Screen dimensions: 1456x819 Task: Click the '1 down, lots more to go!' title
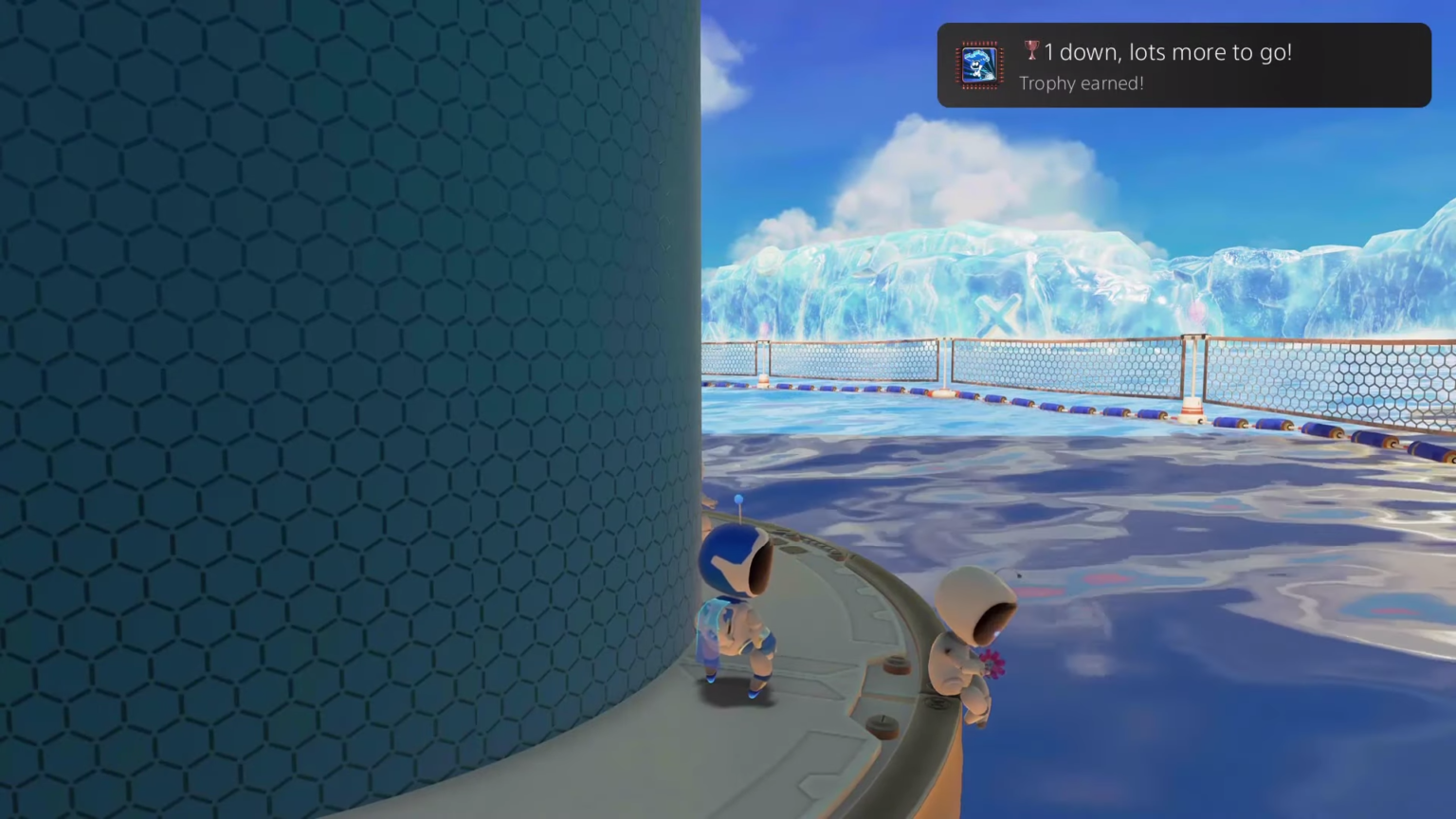[1168, 52]
